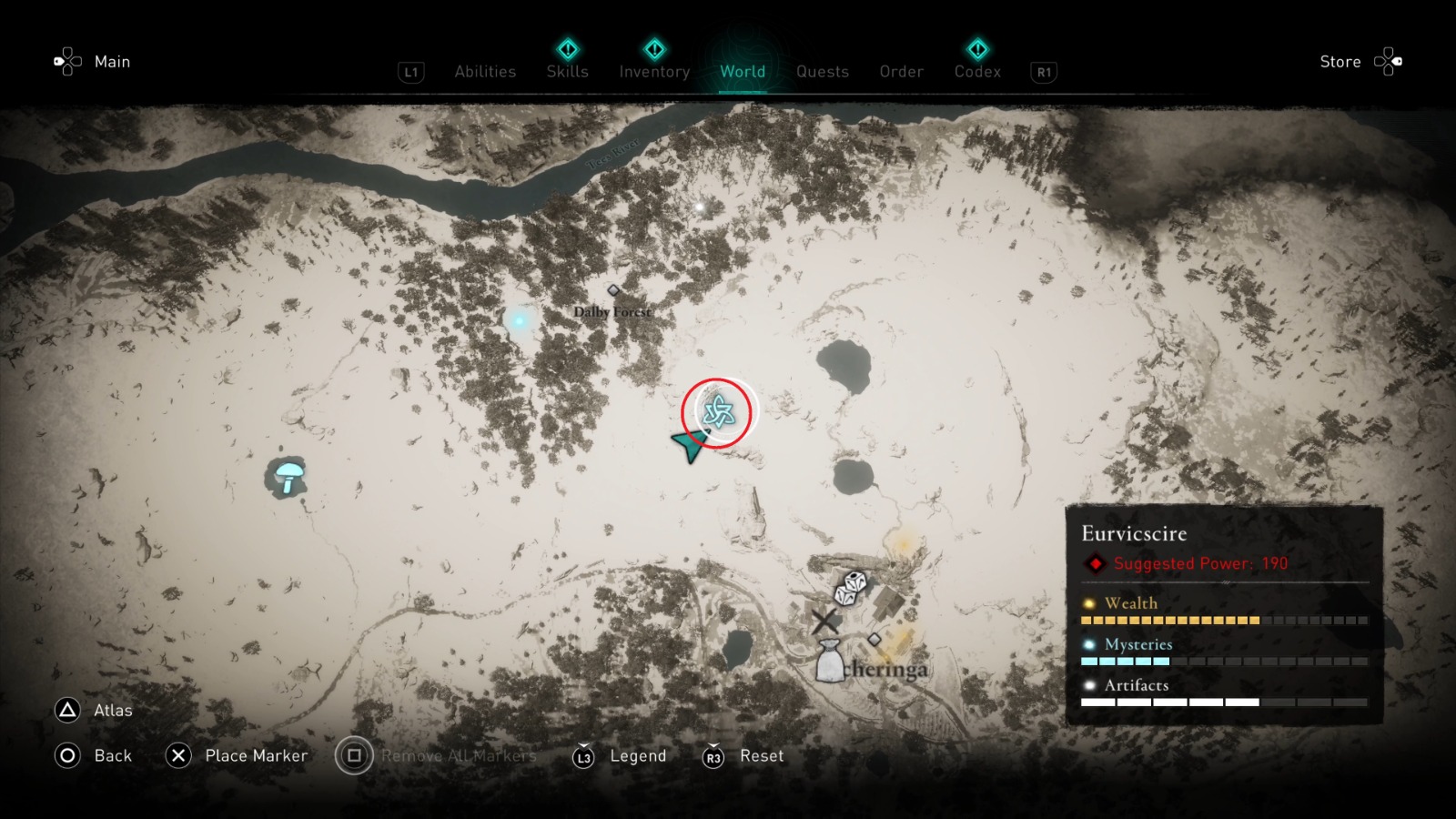Open the Legend via L3 prompt
This screenshot has width=1456, height=819.
[583, 756]
